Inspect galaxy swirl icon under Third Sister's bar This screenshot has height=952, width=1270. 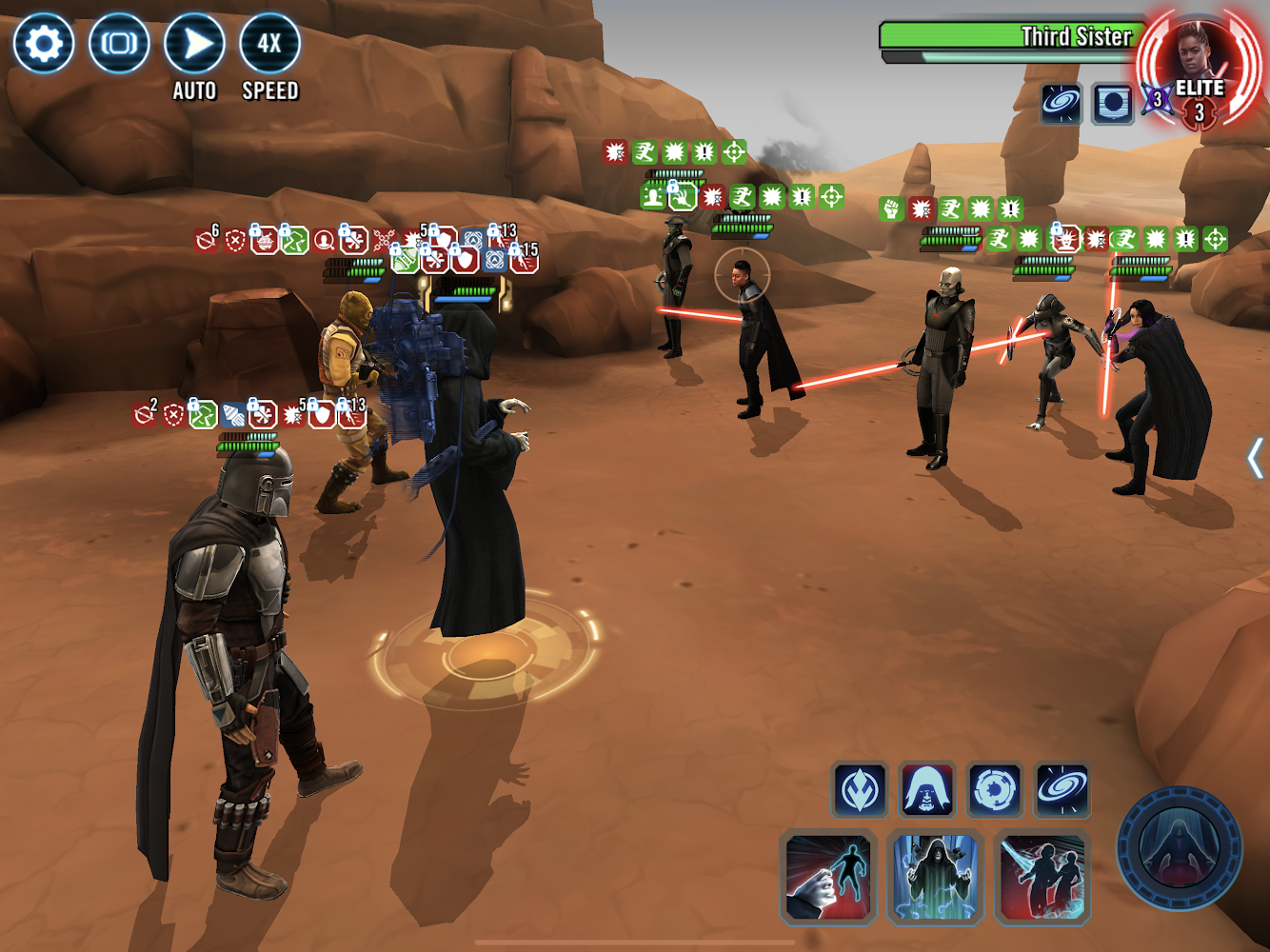click(1061, 104)
